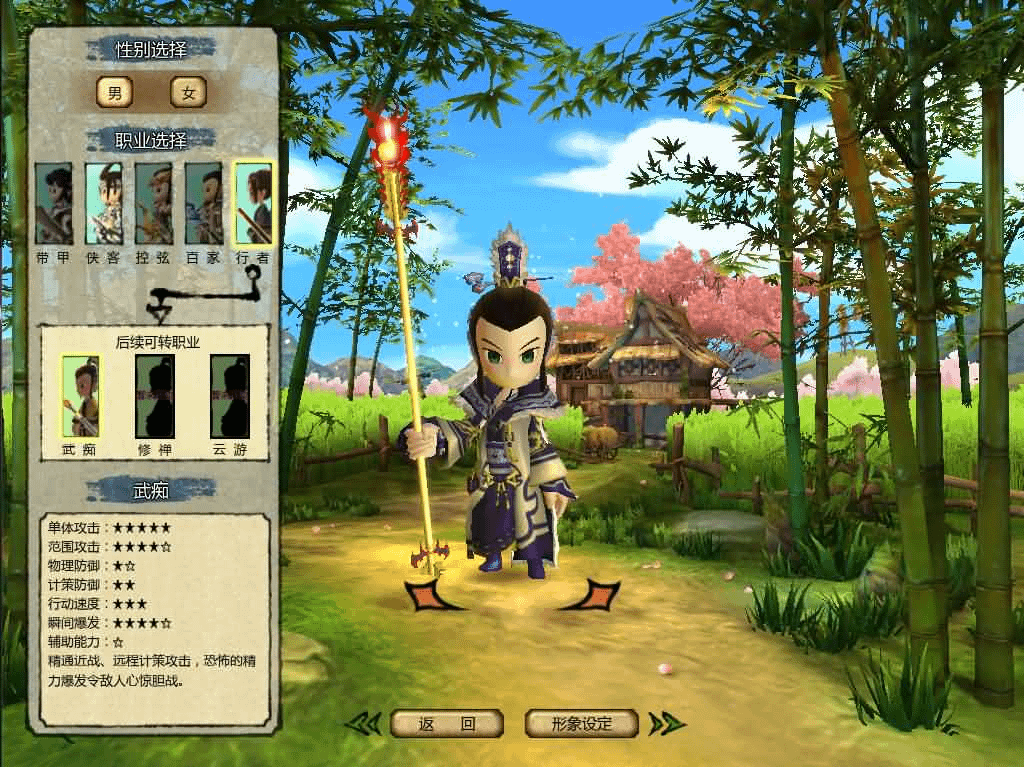Viewport: 1024px width, 767px height.
Task: Select the male gender button 男
Action: (114, 93)
